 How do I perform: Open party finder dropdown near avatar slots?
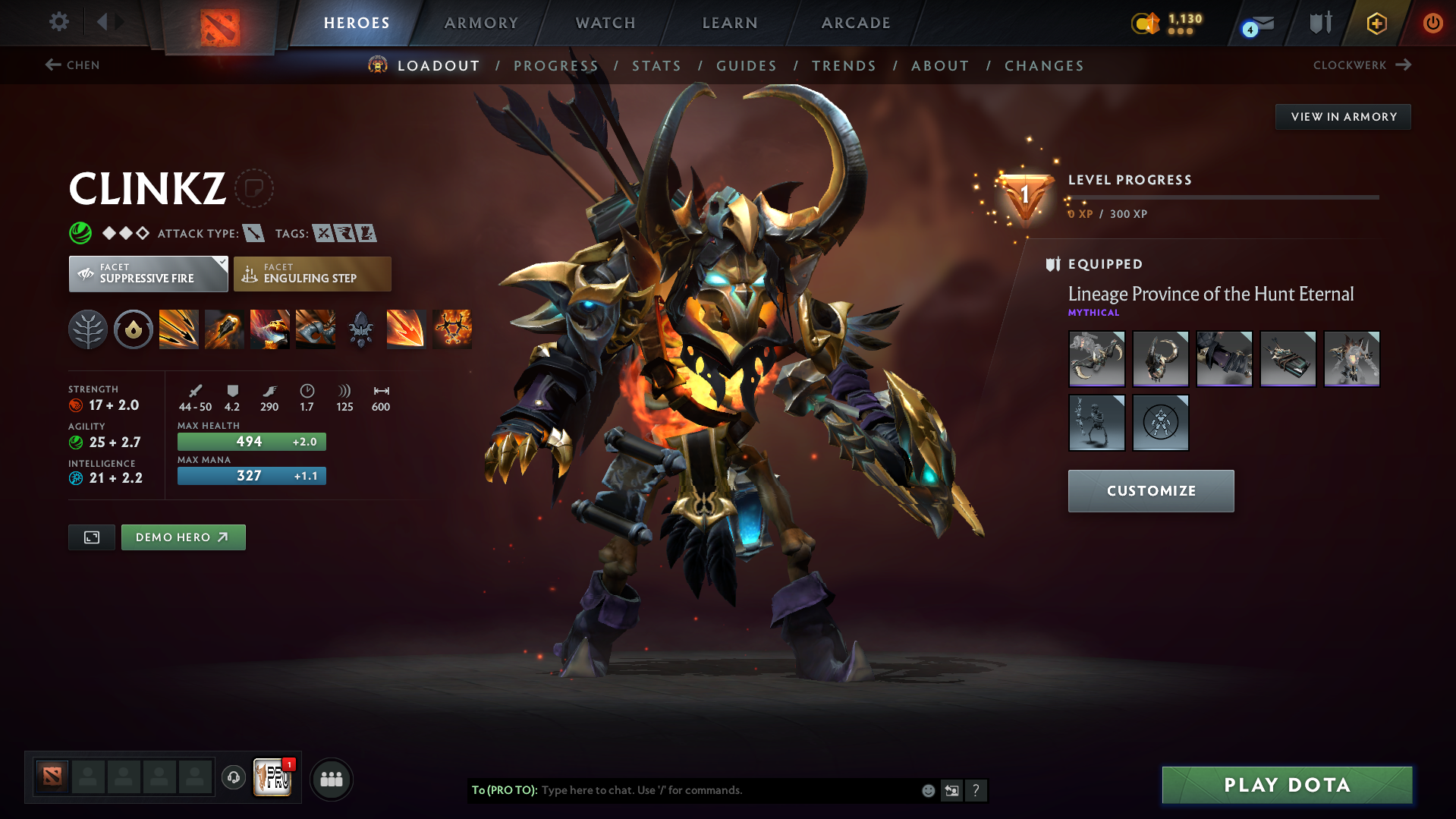[x=331, y=779]
